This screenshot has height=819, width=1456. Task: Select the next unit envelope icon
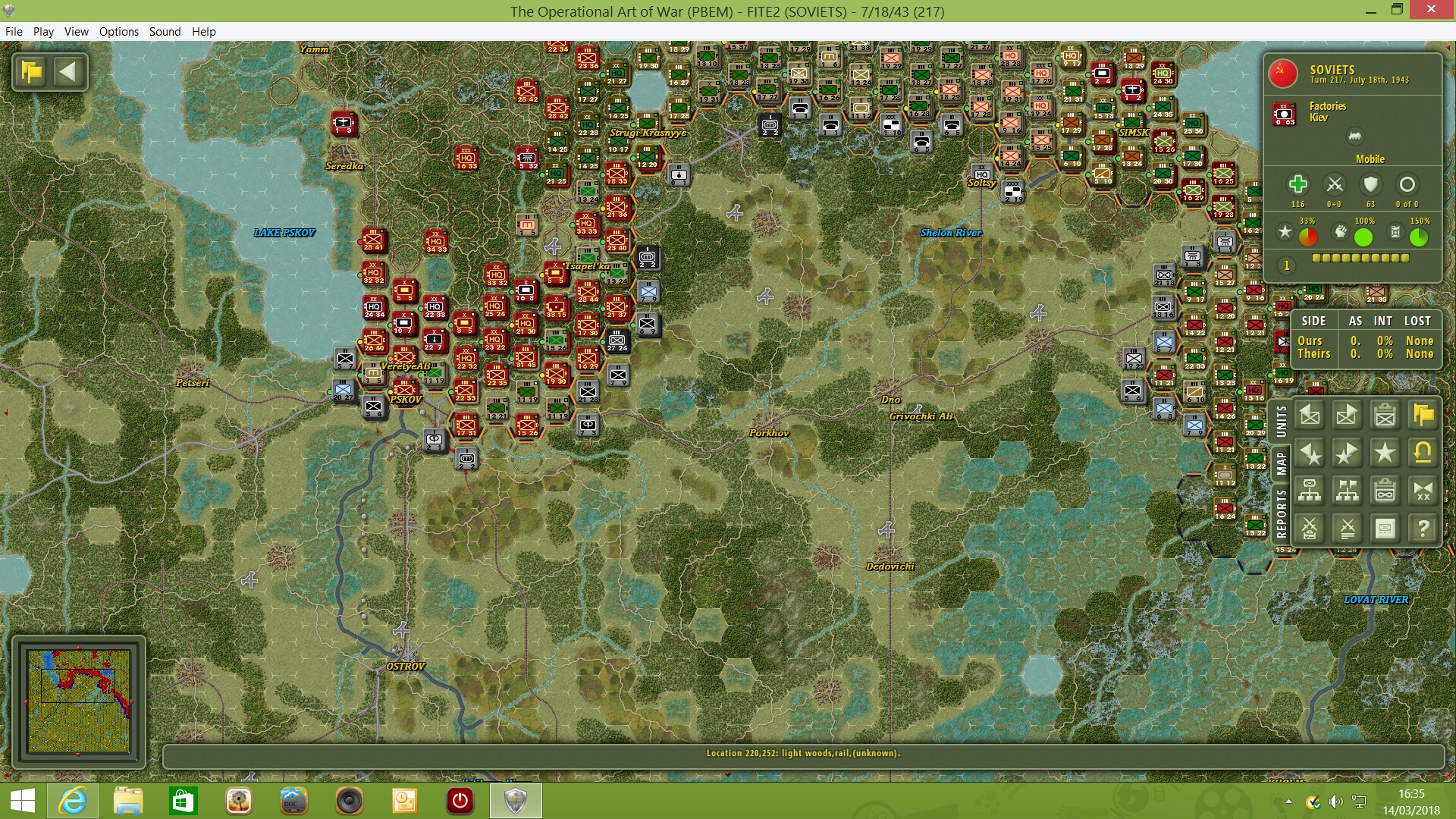click(x=1348, y=416)
